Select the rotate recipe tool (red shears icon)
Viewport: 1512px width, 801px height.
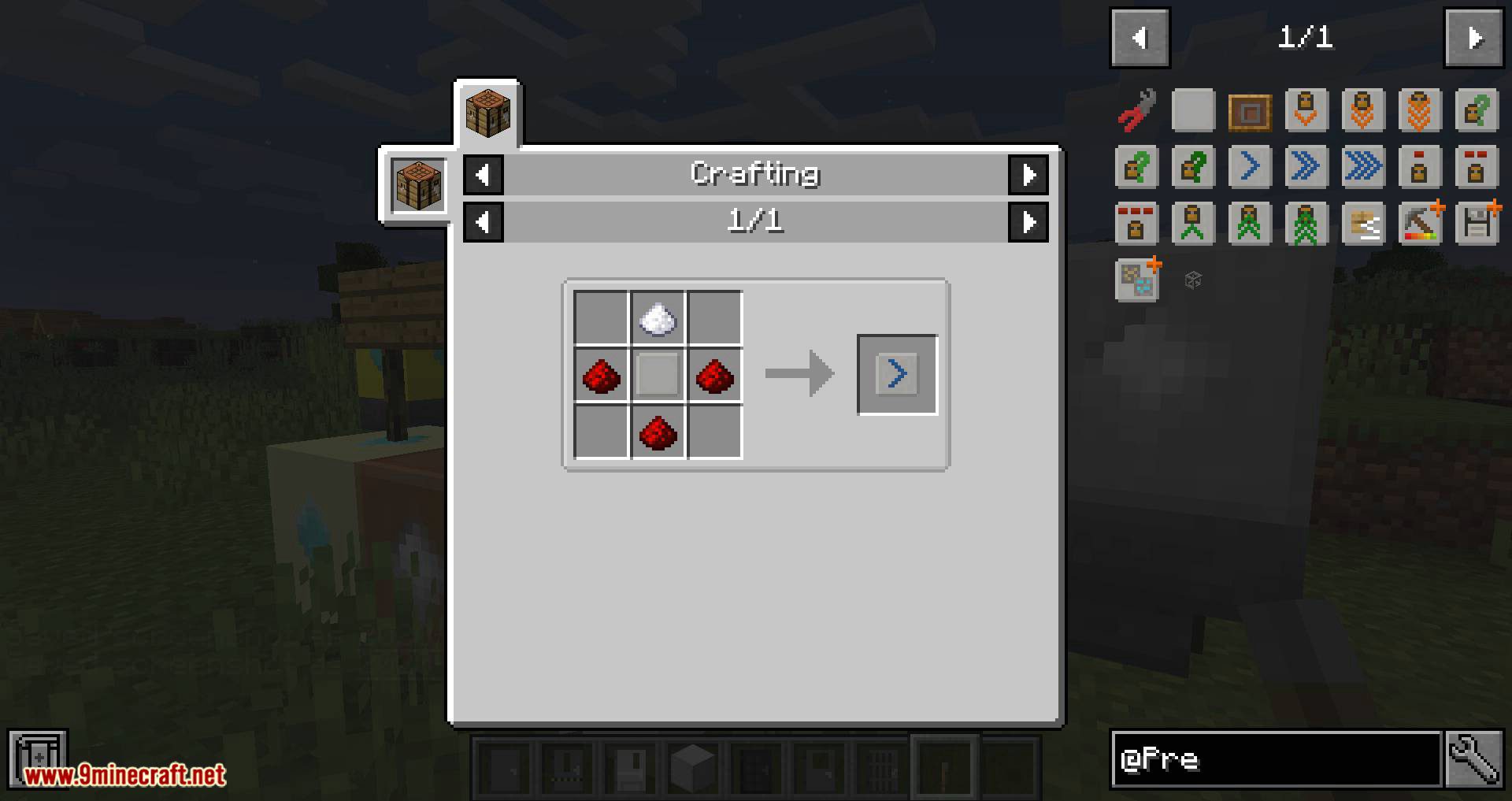click(x=1136, y=110)
